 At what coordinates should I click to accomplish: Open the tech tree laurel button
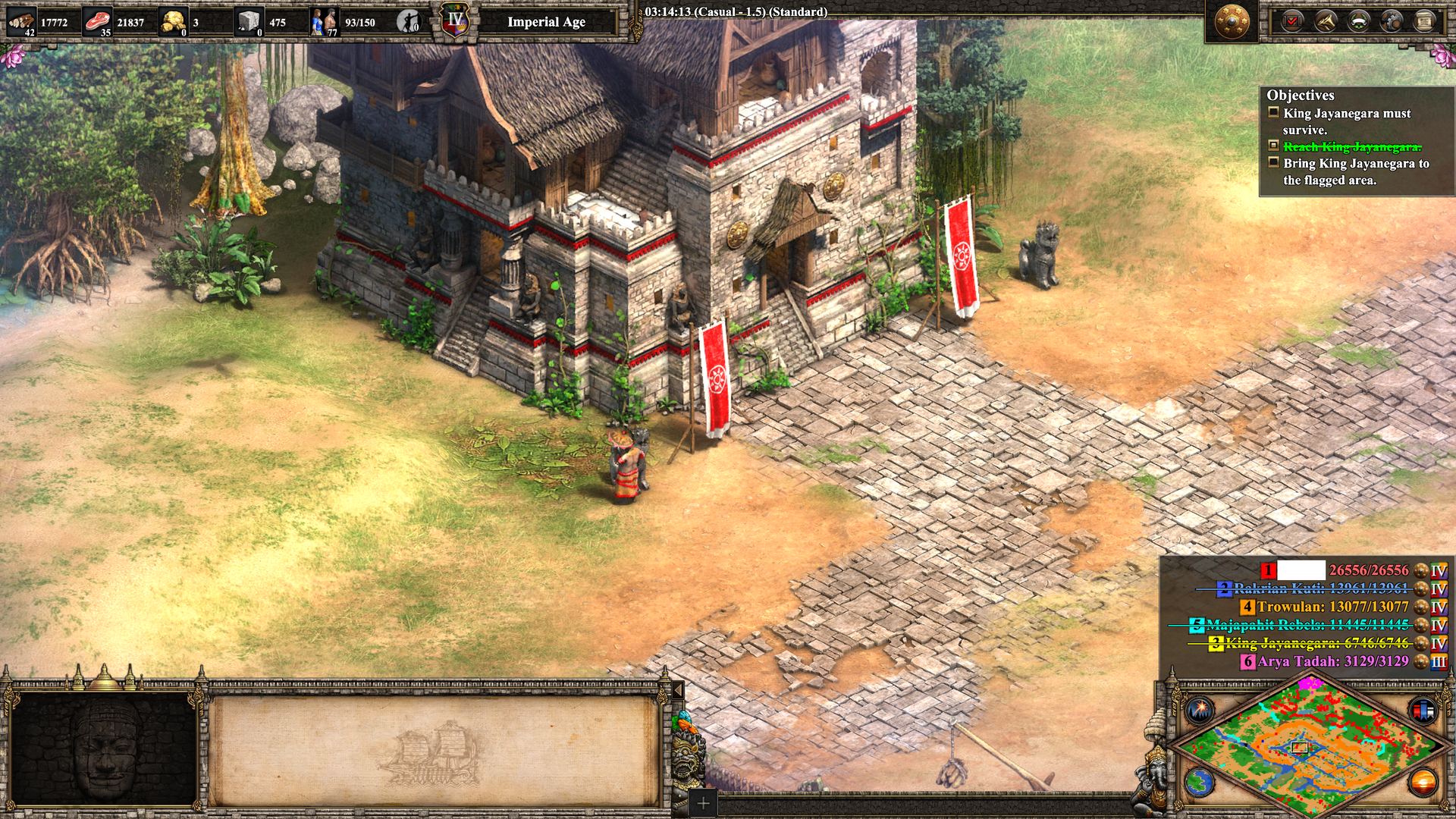[1358, 21]
